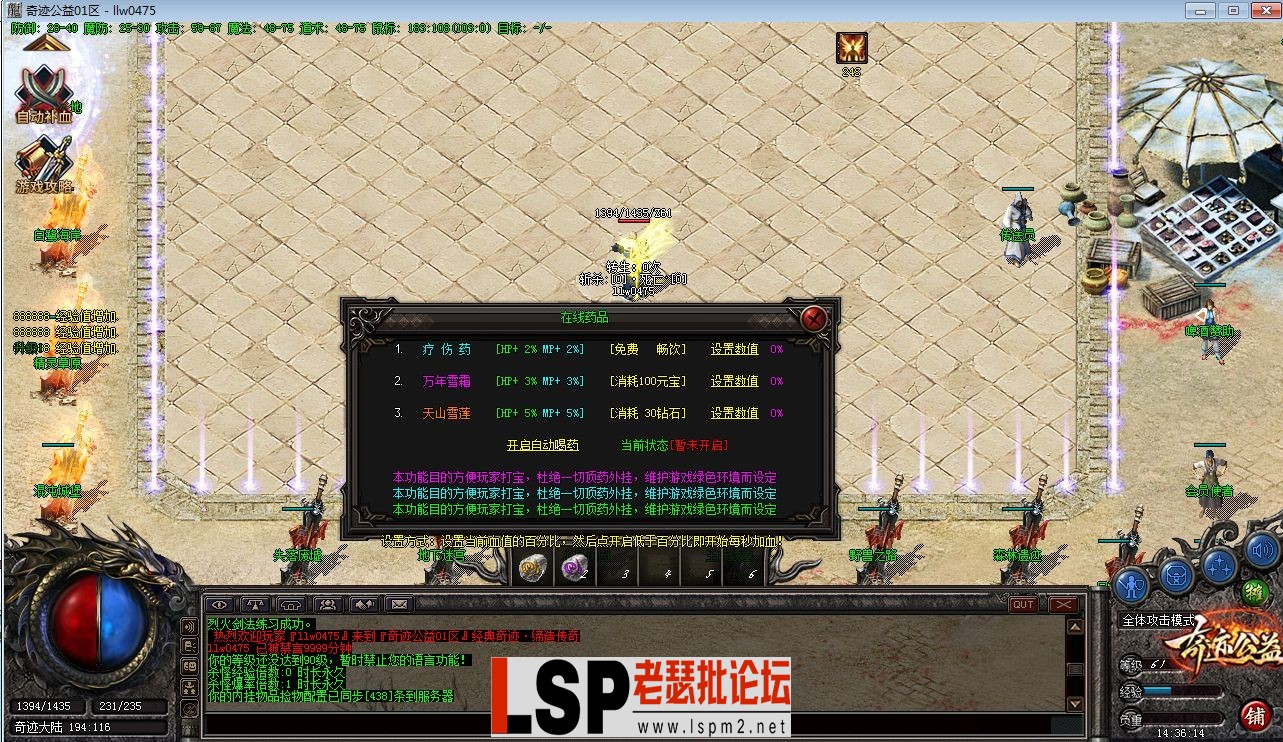Close the 在线药品 potion window
The height and width of the screenshot is (742, 1283).
point(812,318)
